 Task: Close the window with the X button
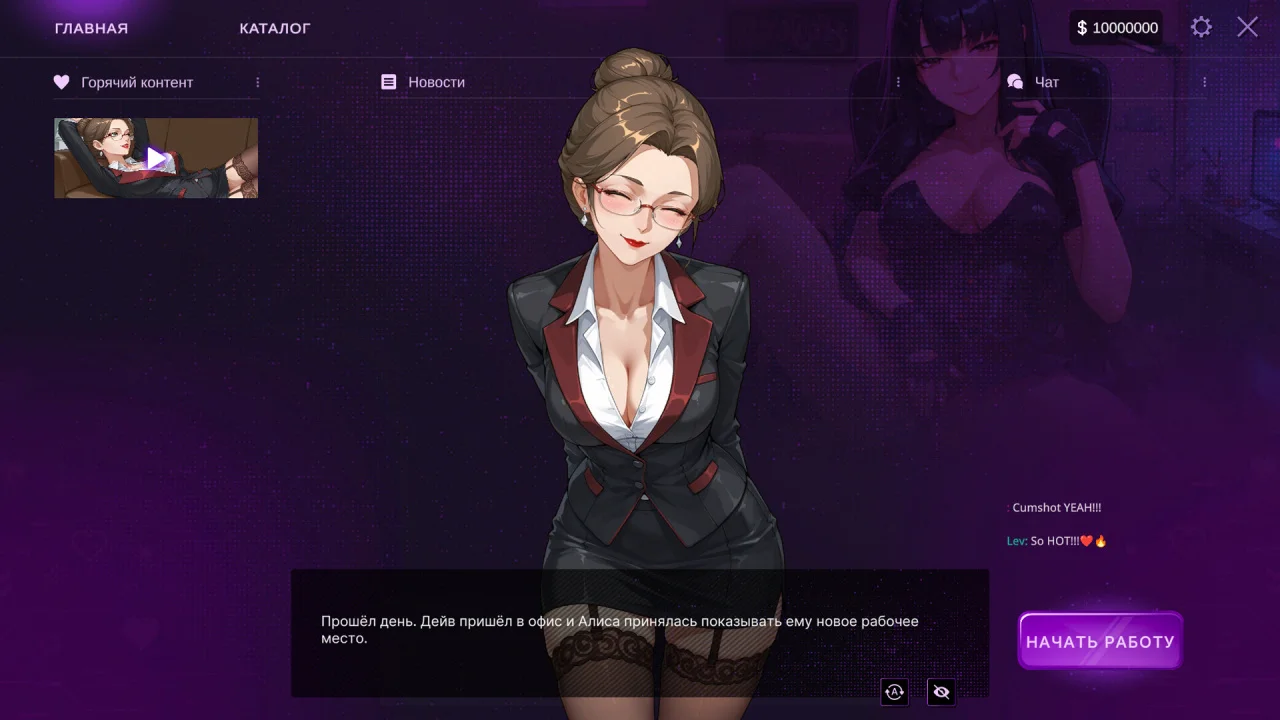click(x=1247, y=27)
